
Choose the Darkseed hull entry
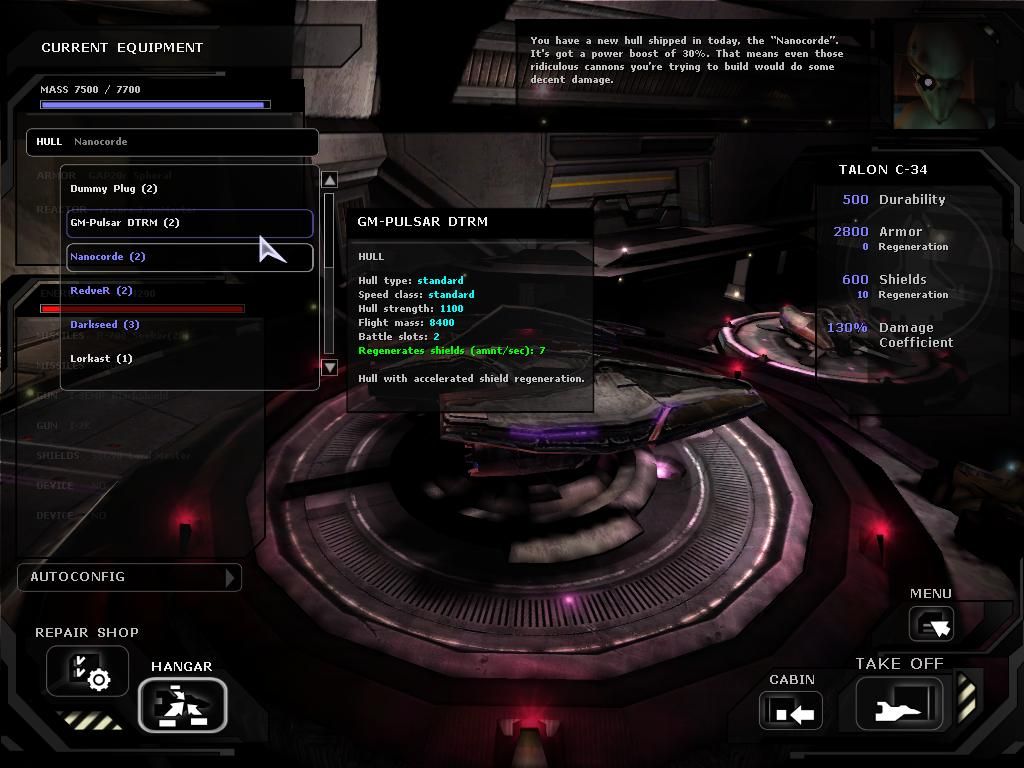tap(105, 325)
